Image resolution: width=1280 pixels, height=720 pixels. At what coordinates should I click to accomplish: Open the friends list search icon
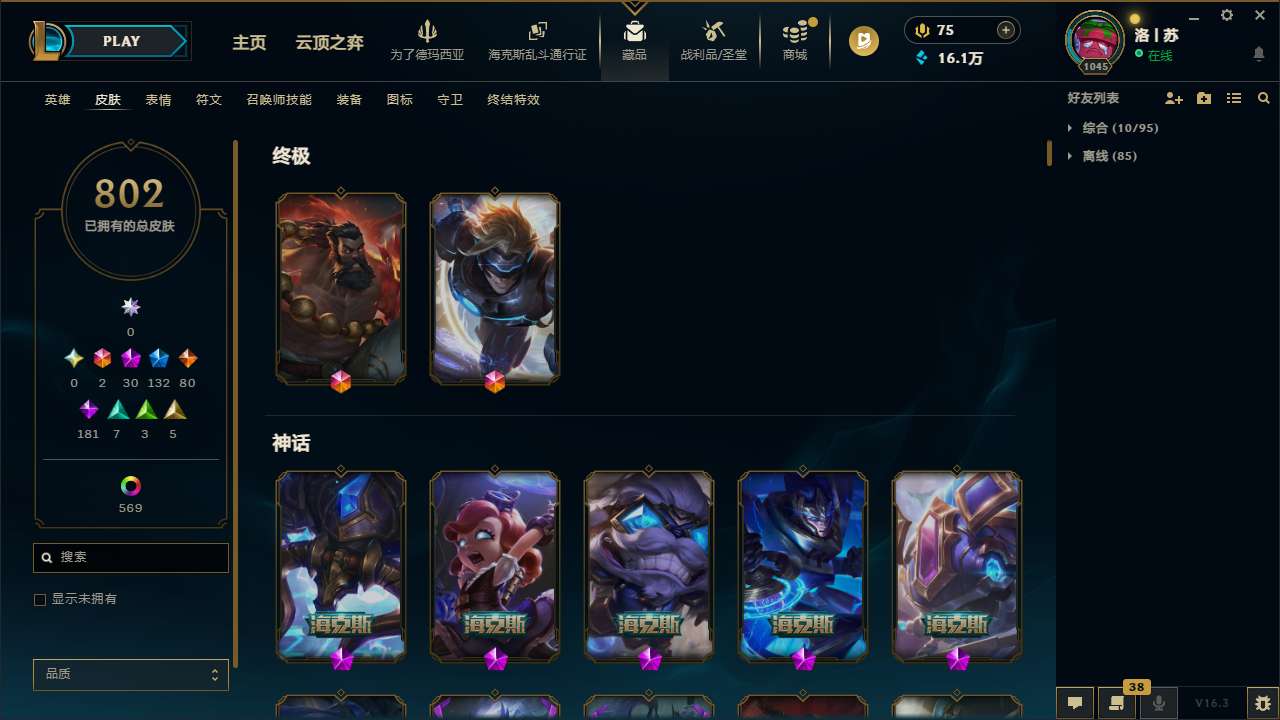1264,98
